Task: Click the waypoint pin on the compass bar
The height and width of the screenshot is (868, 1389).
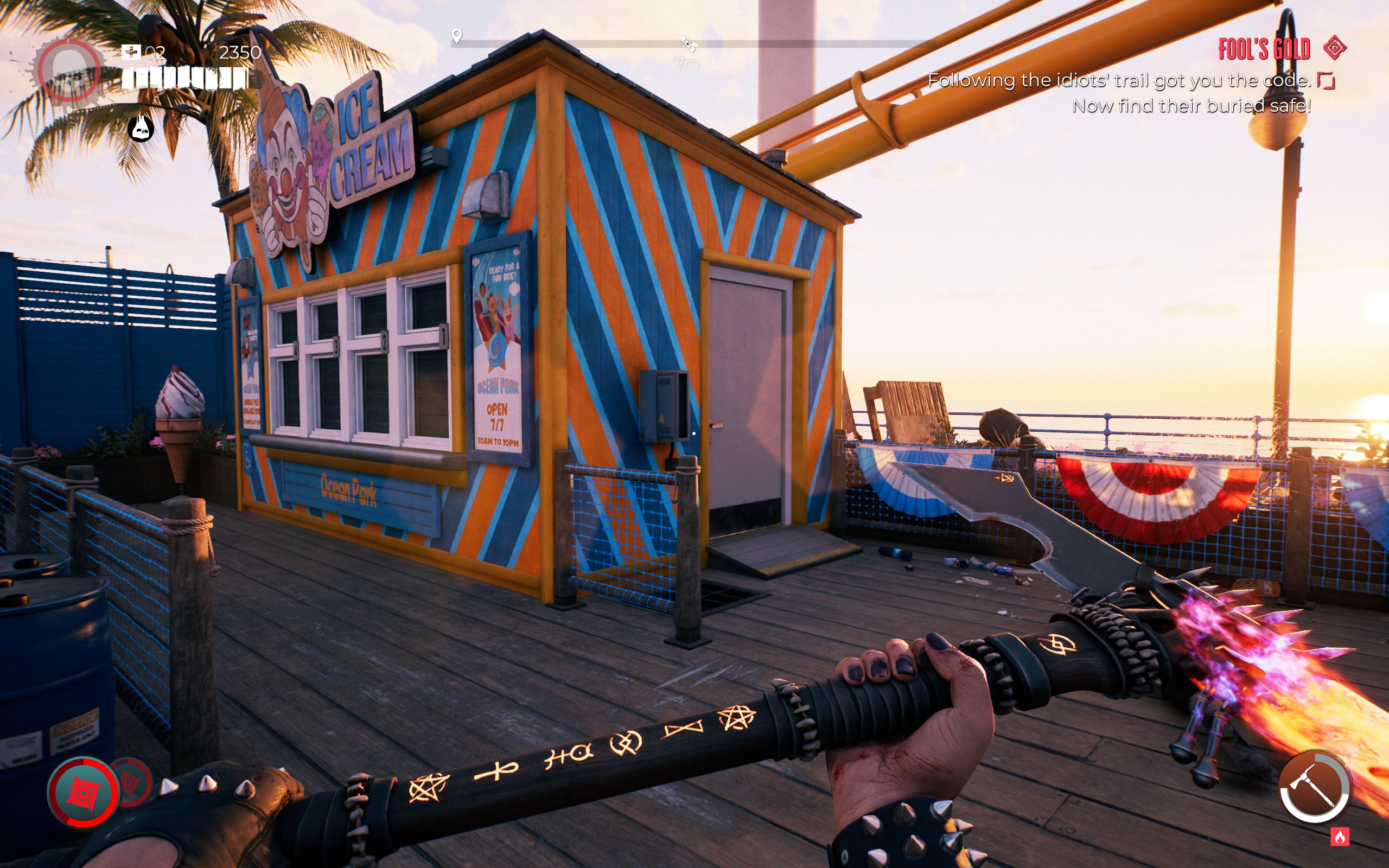Action: [x=457, y=36]
